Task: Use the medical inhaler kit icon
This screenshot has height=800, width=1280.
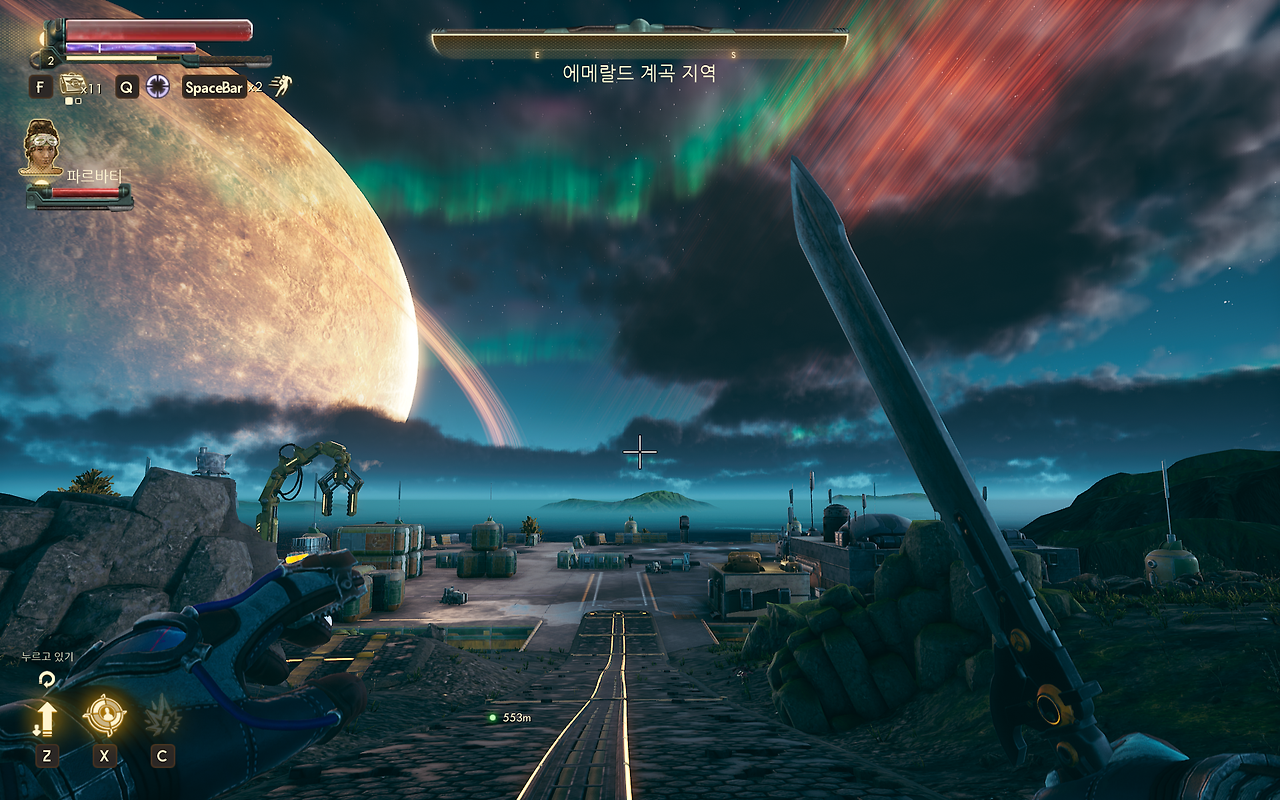Action: pos(71,84)
